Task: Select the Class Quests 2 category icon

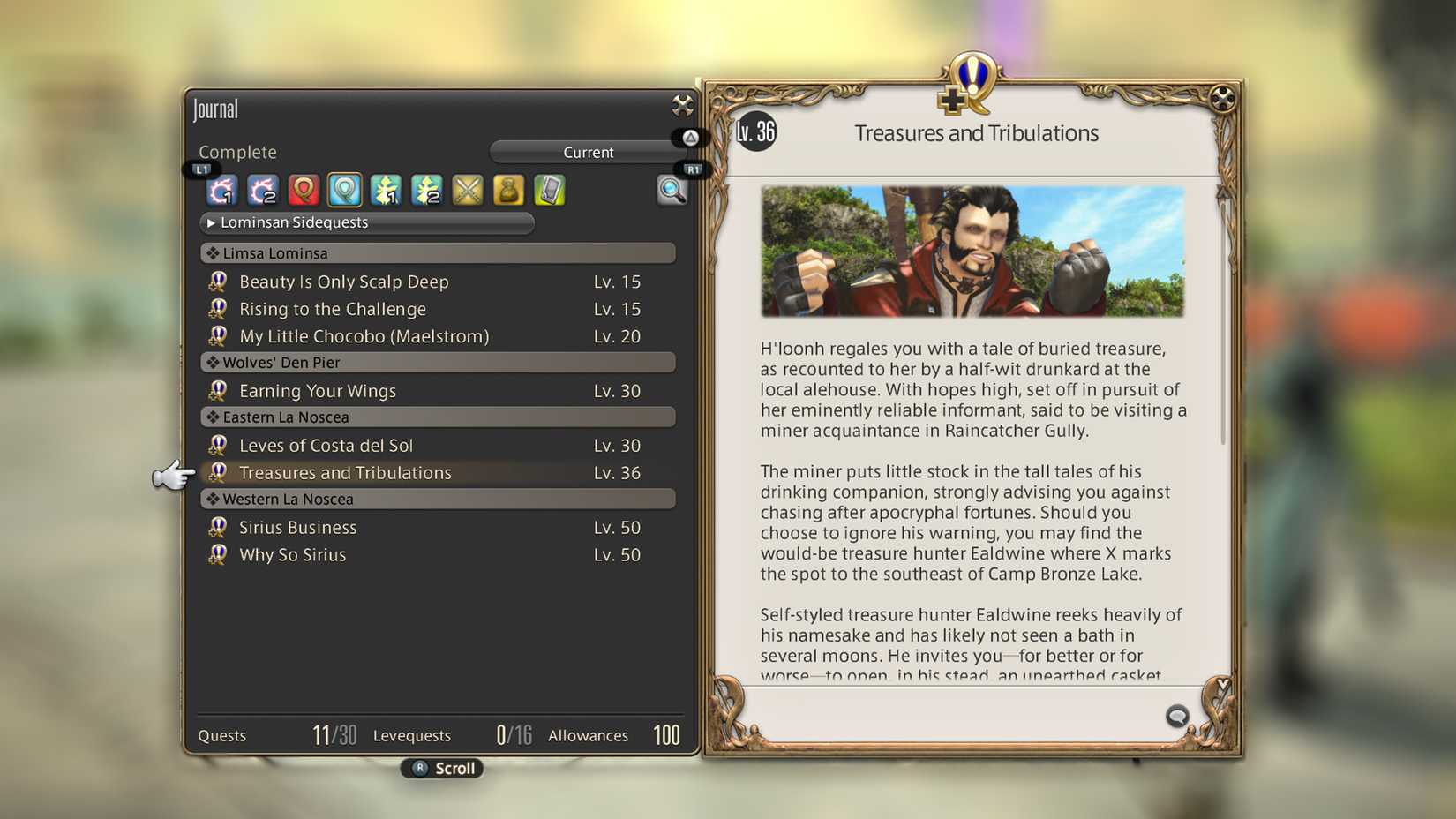Action: (x=426, y=190)
